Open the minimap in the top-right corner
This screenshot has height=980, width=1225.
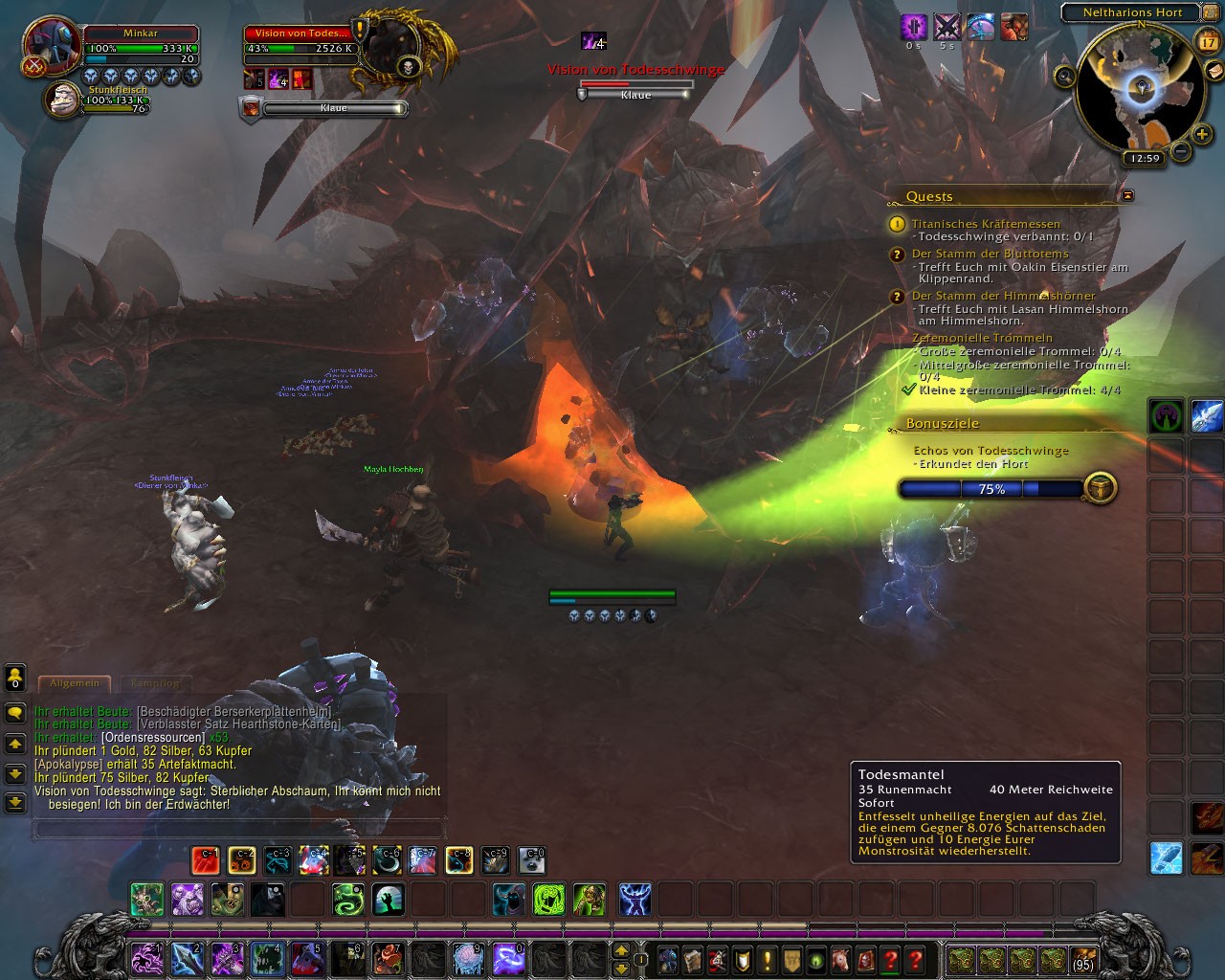(x=1136, y=90)
